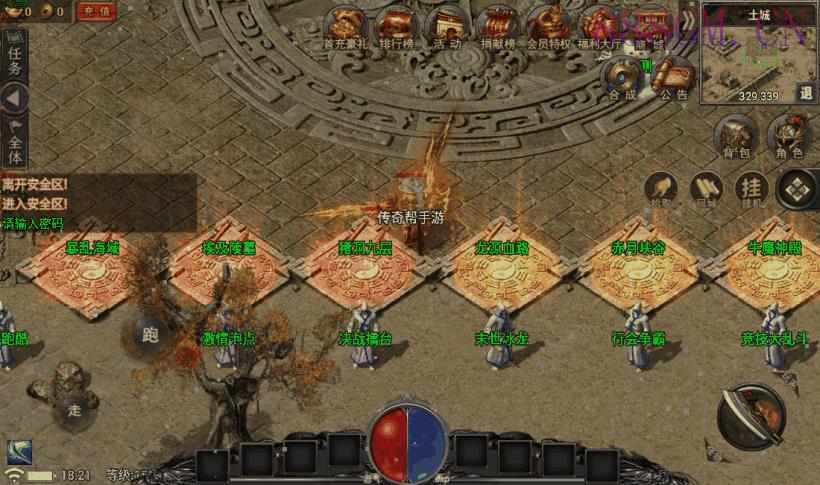Open the 角色 character sheet
The width and height of the screenshot is (820, 485).
(x=789, y=137)
